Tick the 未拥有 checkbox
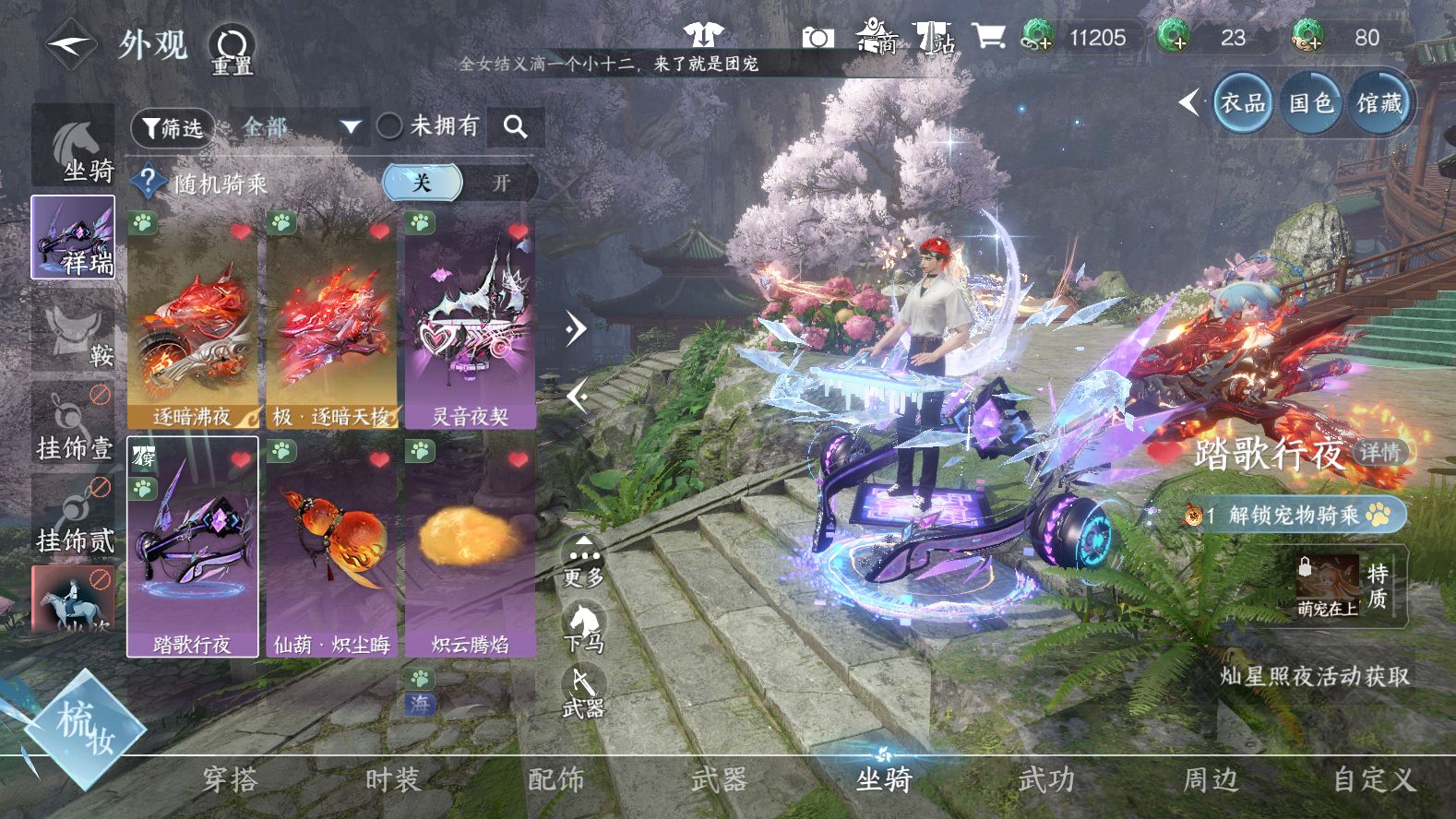Screen dimensions: 1456x819 pyautogui.click(x=390, y=126)
